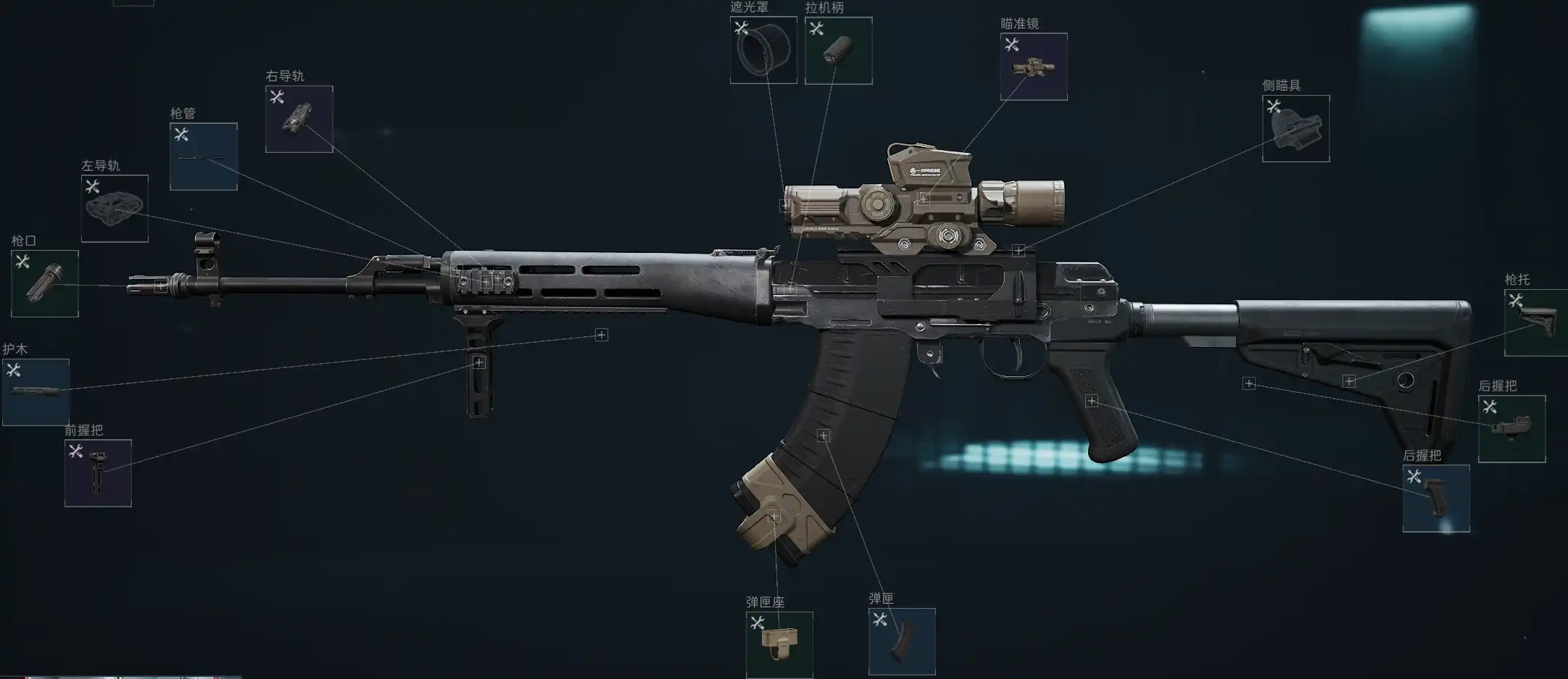Click the 左导轨 left rail slot

click(115, 209)
